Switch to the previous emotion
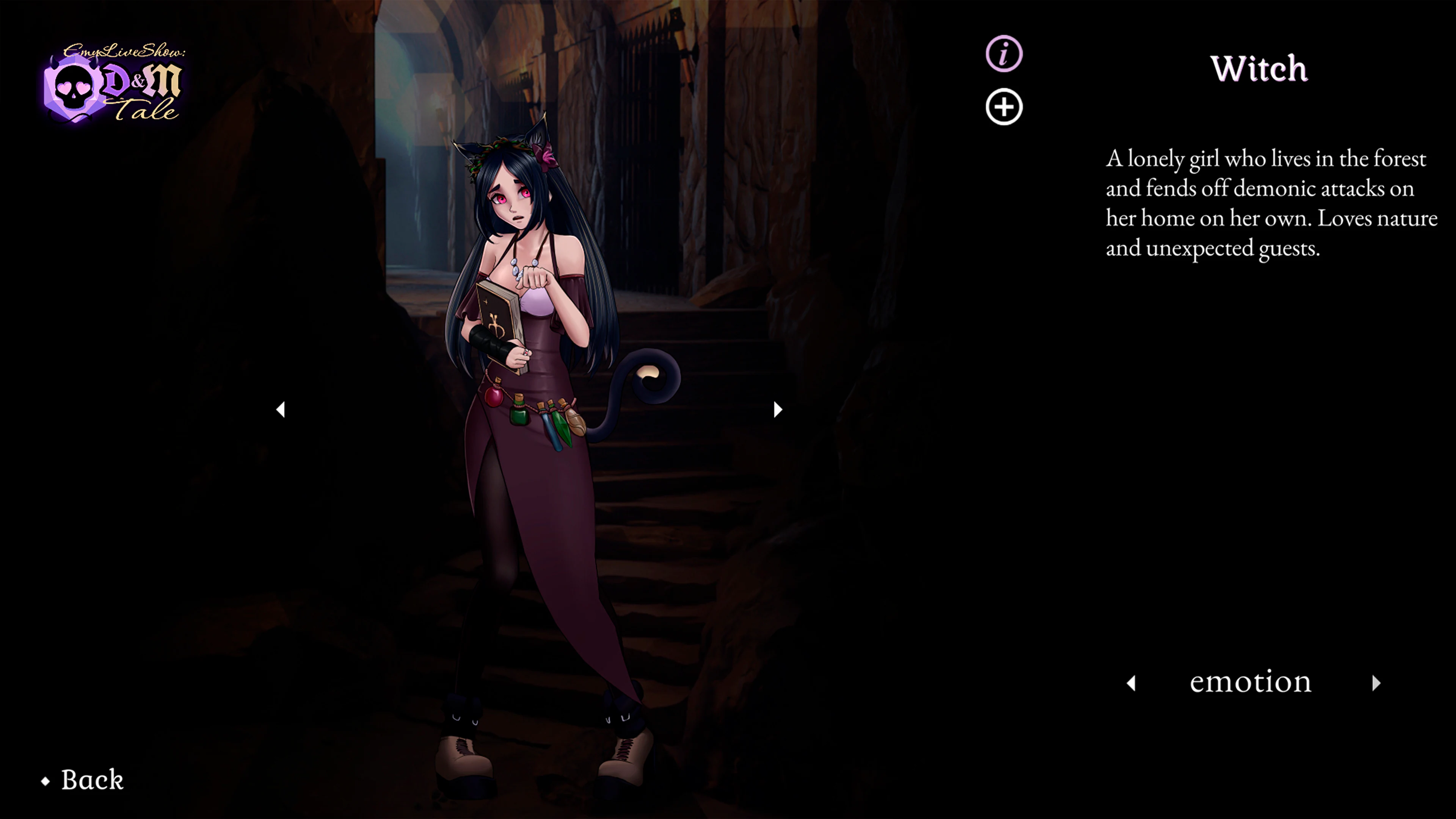The image size is (1456, 819). 1132,684
